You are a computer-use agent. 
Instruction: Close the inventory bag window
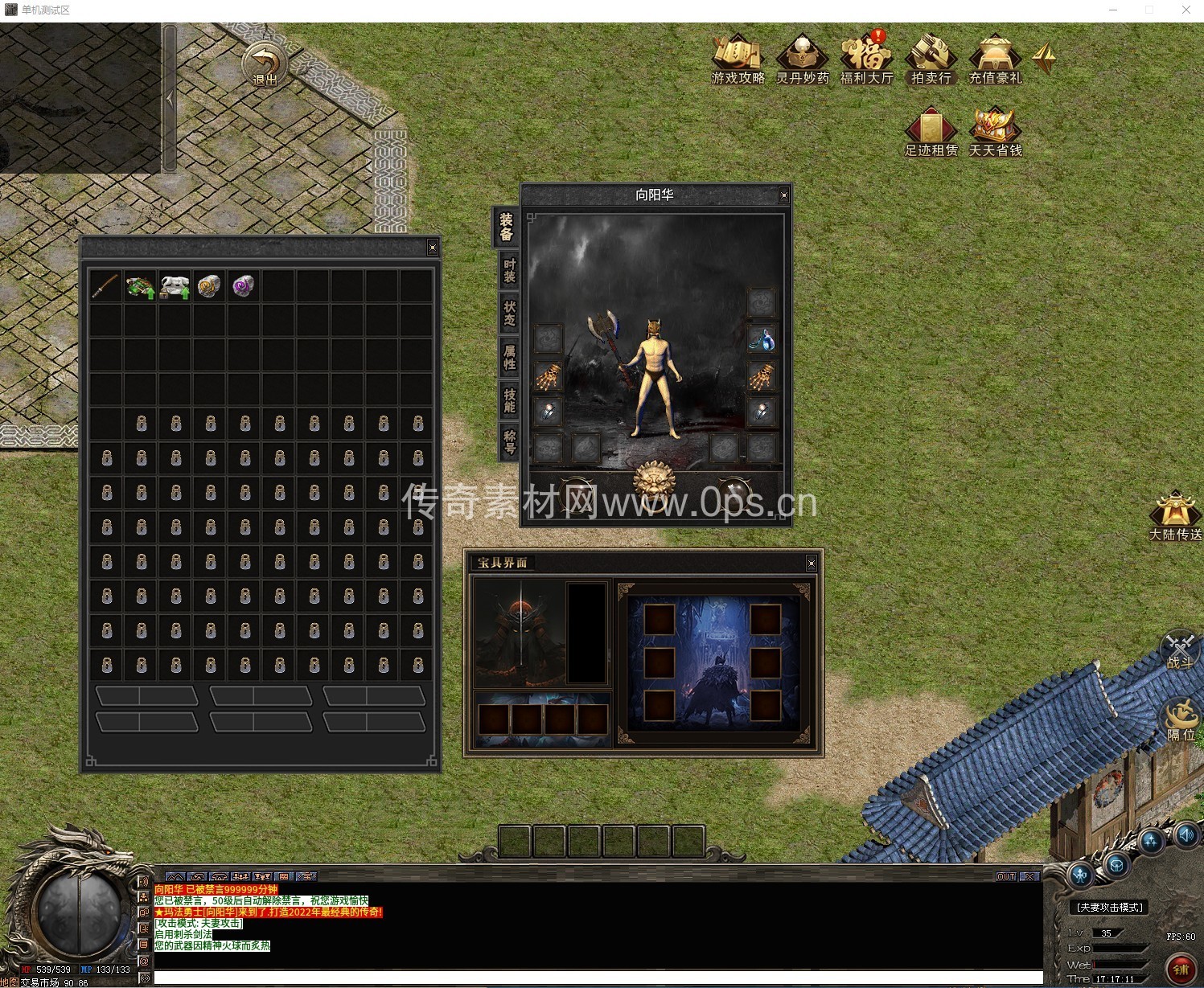[x=433, y=248]
